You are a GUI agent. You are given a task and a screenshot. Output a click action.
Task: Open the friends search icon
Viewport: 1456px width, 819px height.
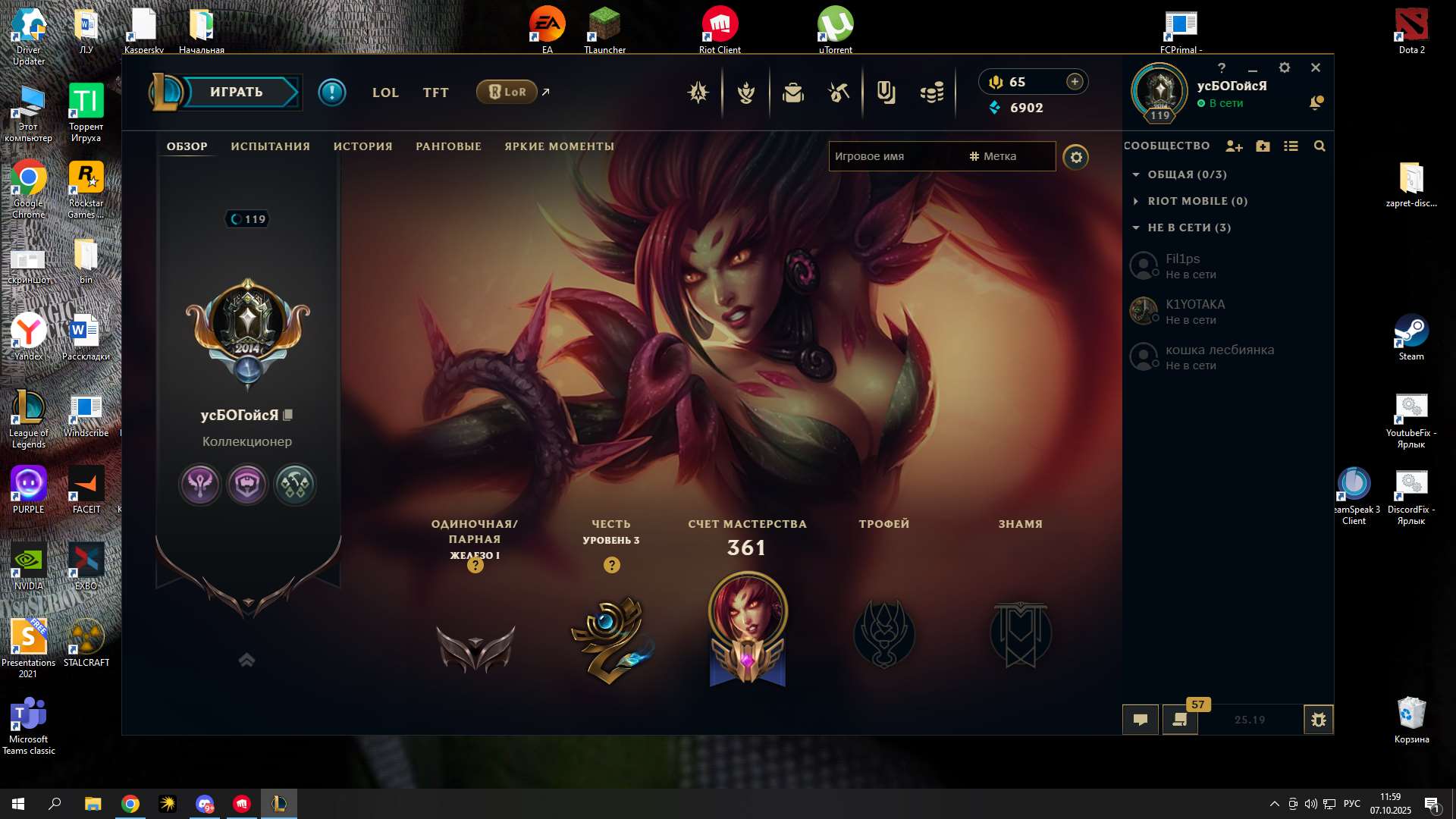1320,146
